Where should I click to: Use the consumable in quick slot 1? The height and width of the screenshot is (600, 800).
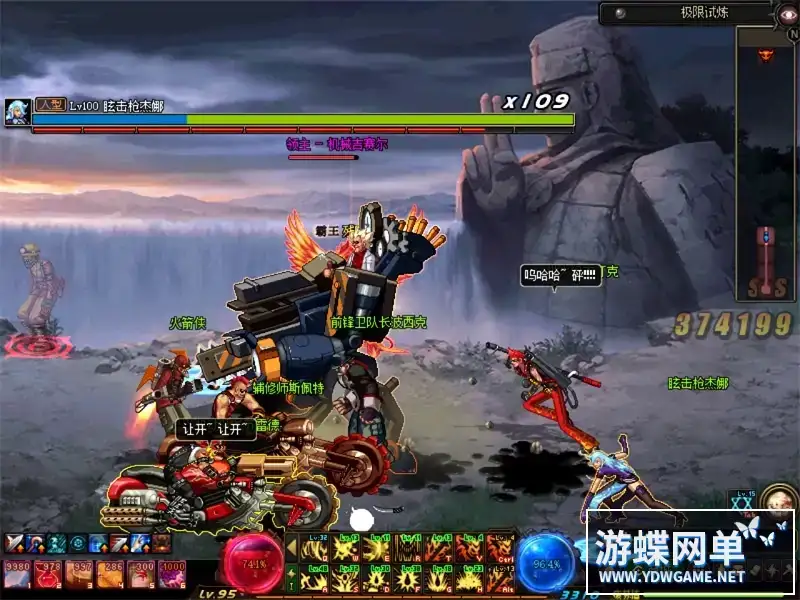[17, 574]
